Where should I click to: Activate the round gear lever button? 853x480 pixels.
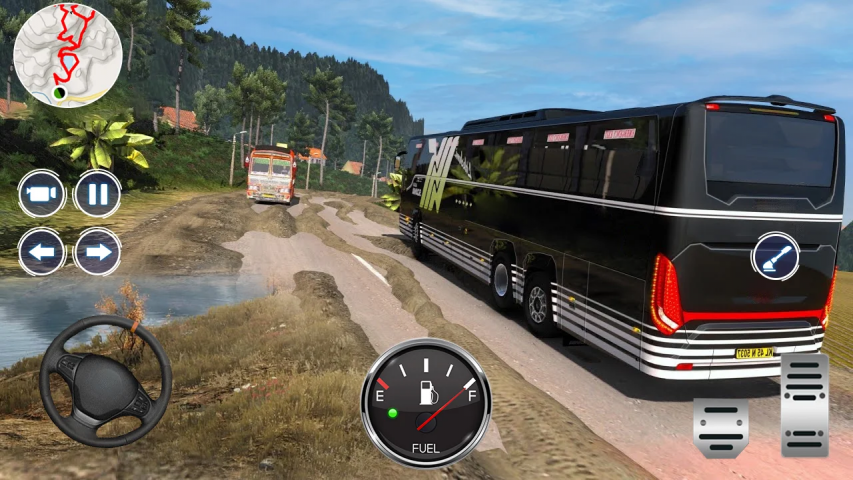click(x=776, y=257)
